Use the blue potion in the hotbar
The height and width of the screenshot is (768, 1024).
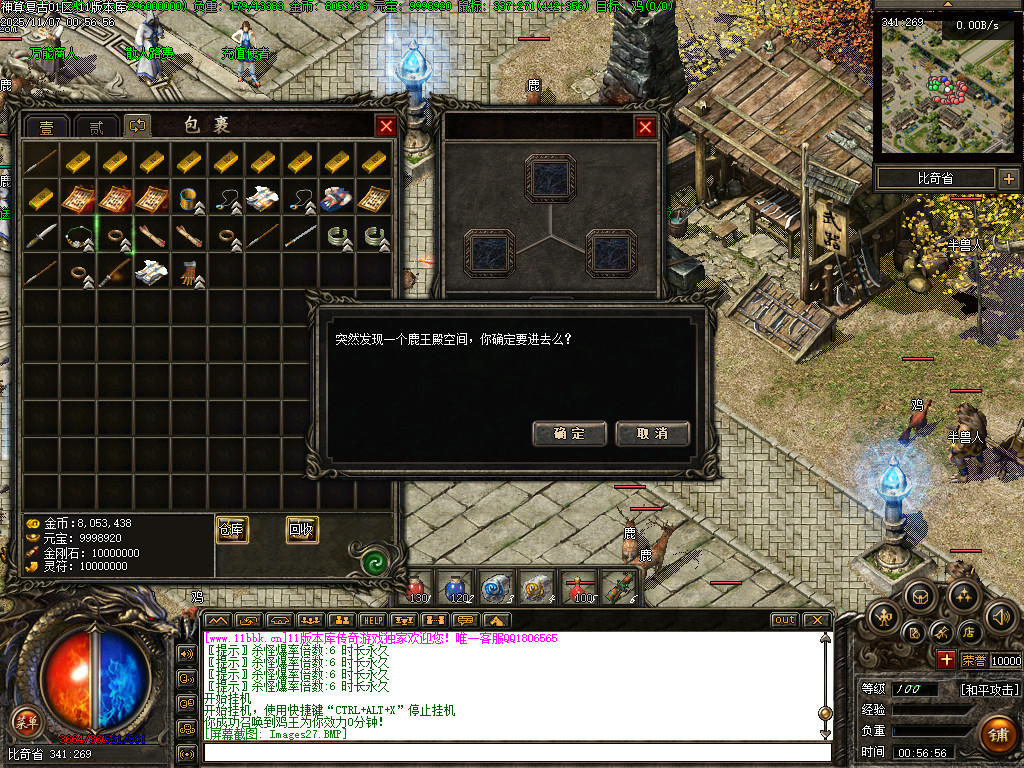(458, 588)
